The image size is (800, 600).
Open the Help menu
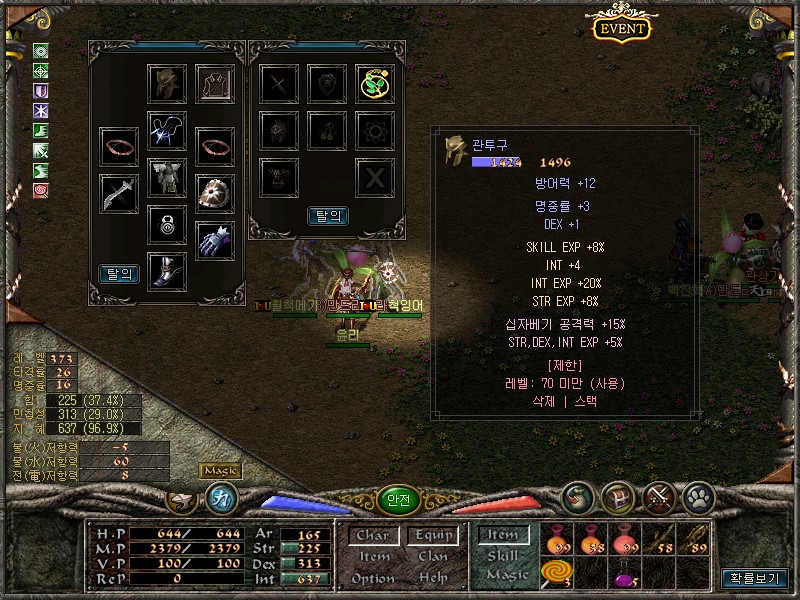click(x=432, y=578)
